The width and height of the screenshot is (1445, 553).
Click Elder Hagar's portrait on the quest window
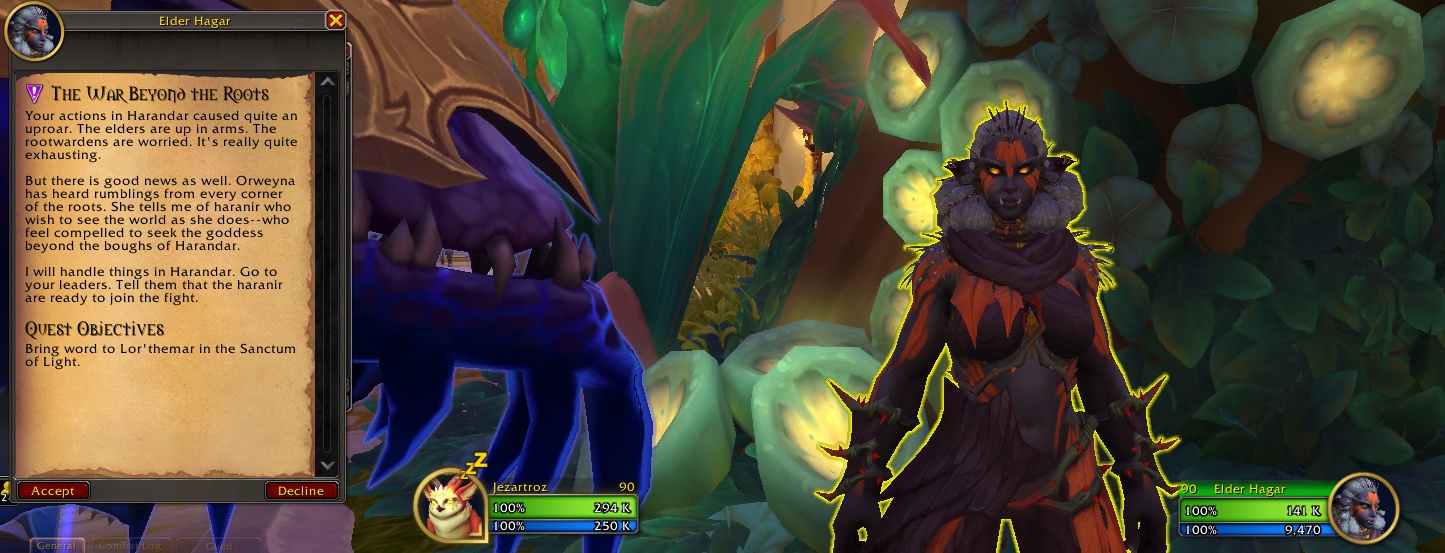pos(34,31)
